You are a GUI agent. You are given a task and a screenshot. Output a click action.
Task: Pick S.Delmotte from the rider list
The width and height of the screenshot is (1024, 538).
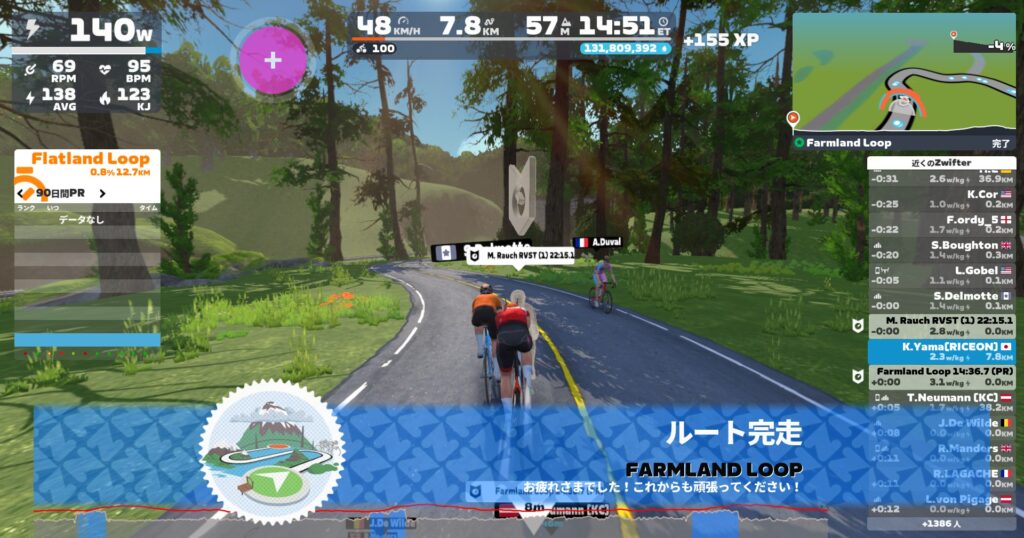click(940, 300)
